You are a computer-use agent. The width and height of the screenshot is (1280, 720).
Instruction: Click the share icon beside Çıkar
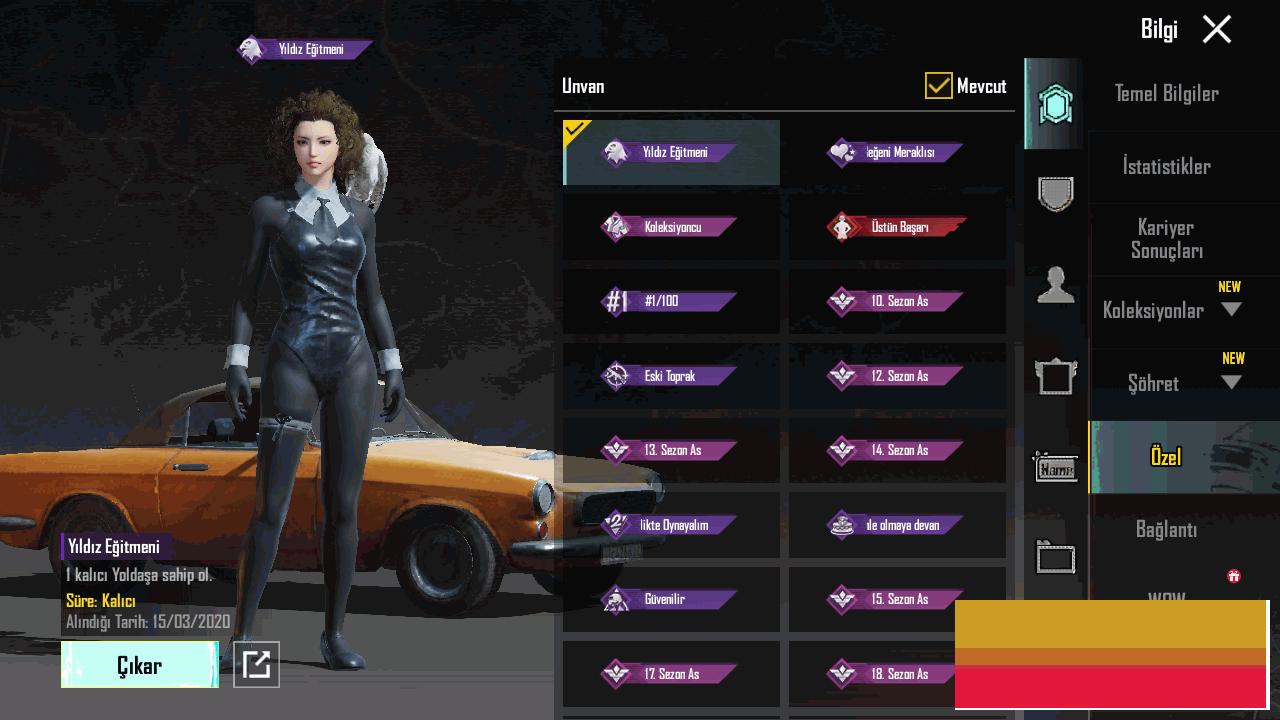pyautogui.click(x=256, y=664)
